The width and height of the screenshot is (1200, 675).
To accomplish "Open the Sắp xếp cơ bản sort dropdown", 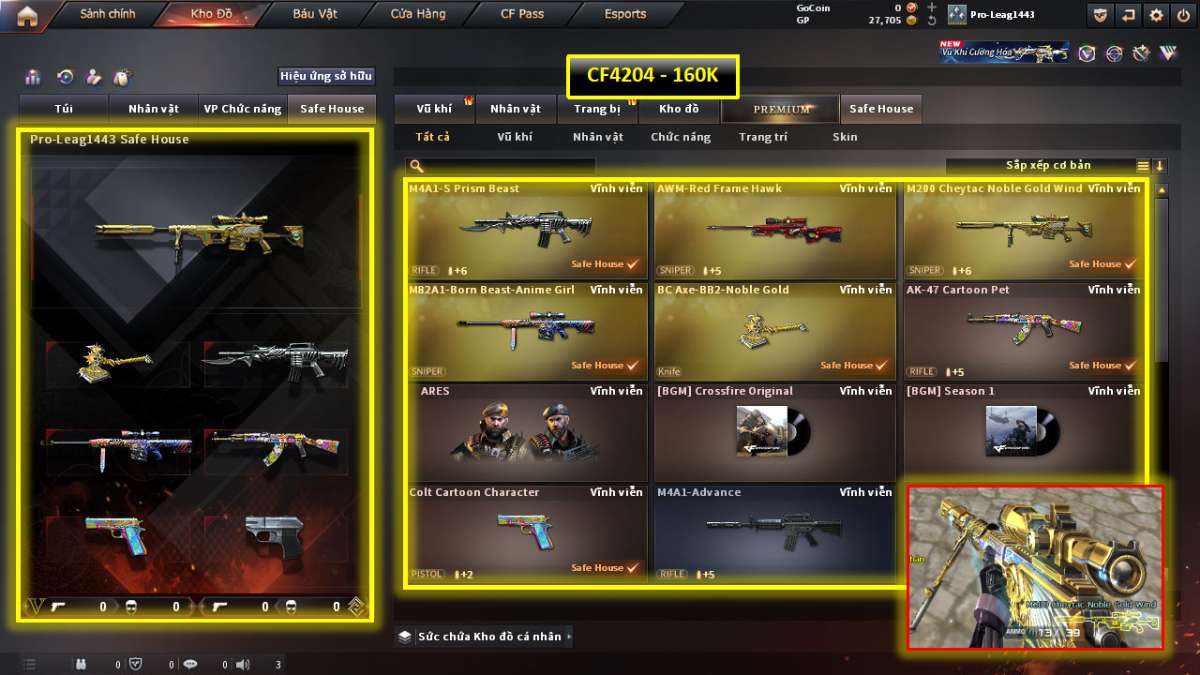I will pos(1048,166).
